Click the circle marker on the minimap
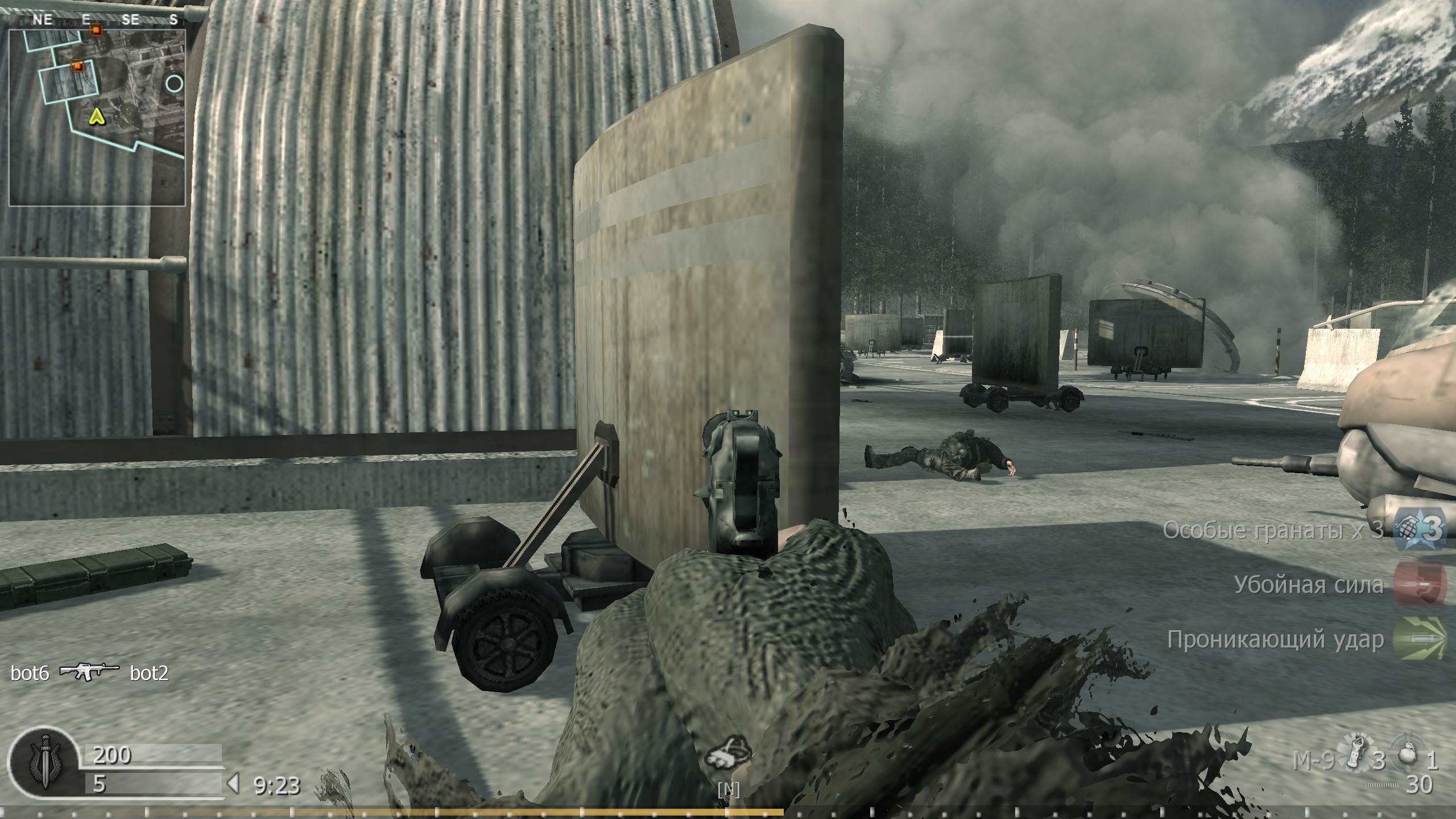The width and height of the screenshot is (1456, 819). [175, 84]
